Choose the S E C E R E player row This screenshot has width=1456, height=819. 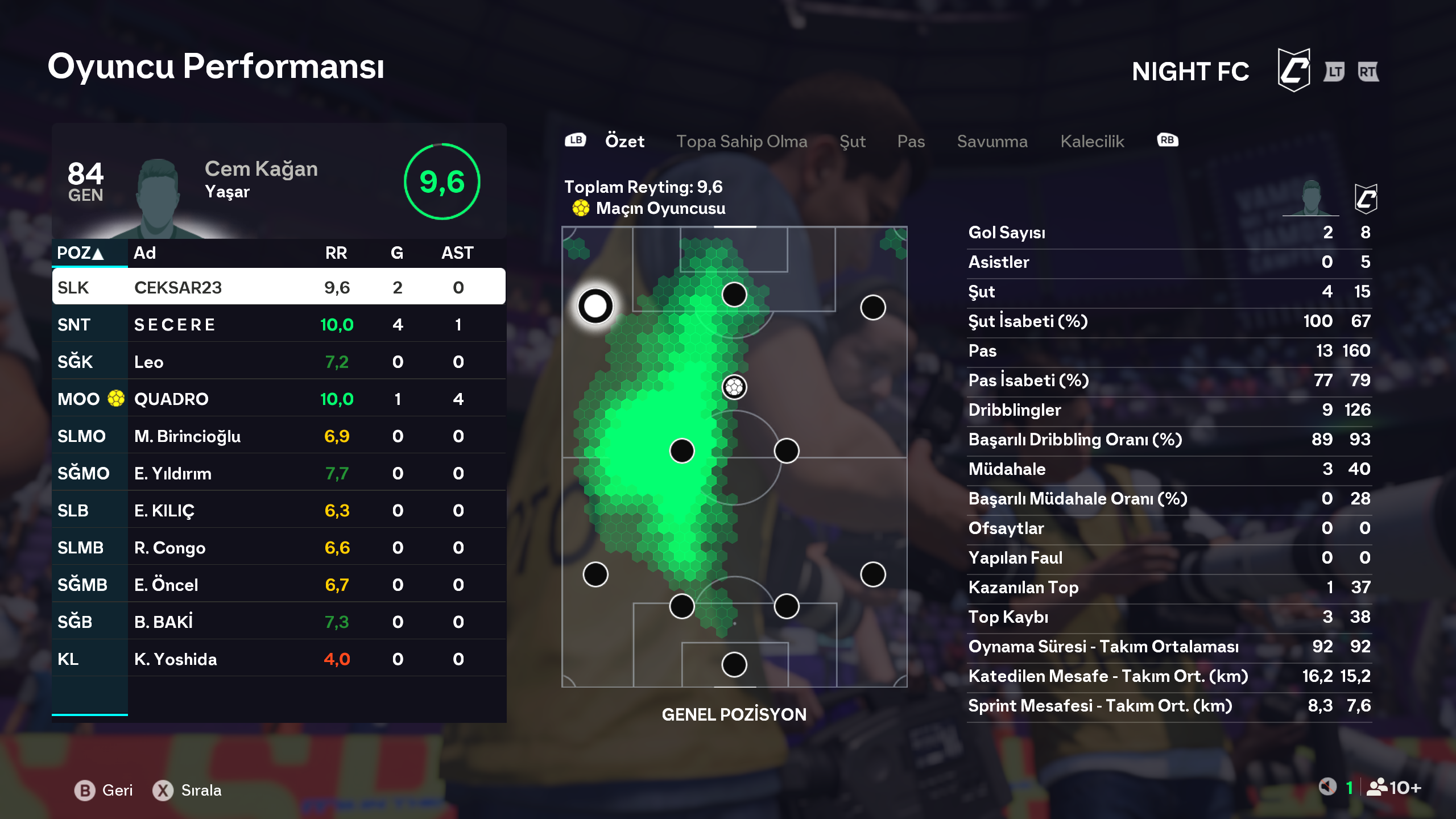click(x=279, y=324)
